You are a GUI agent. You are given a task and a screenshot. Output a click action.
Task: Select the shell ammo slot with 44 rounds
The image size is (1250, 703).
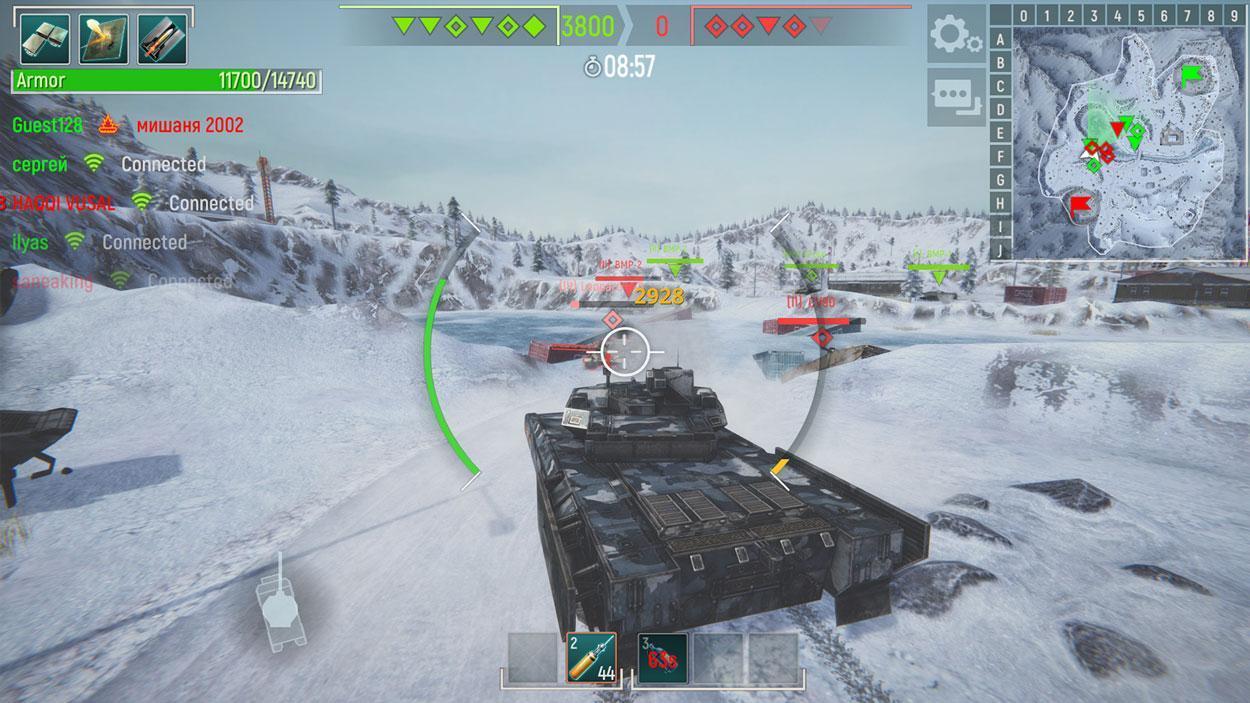(x=591, y=658)
